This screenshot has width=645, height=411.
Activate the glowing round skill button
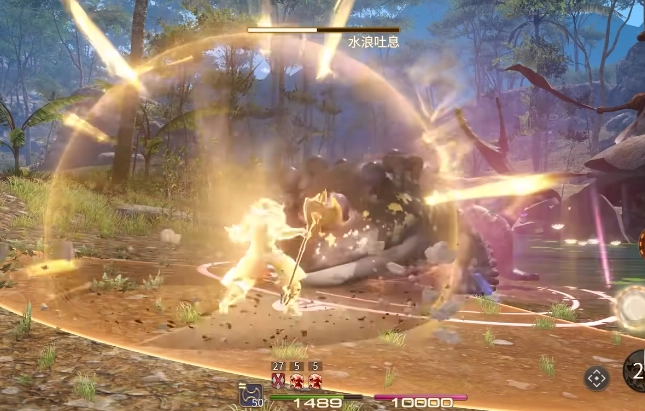coord(633,307)
